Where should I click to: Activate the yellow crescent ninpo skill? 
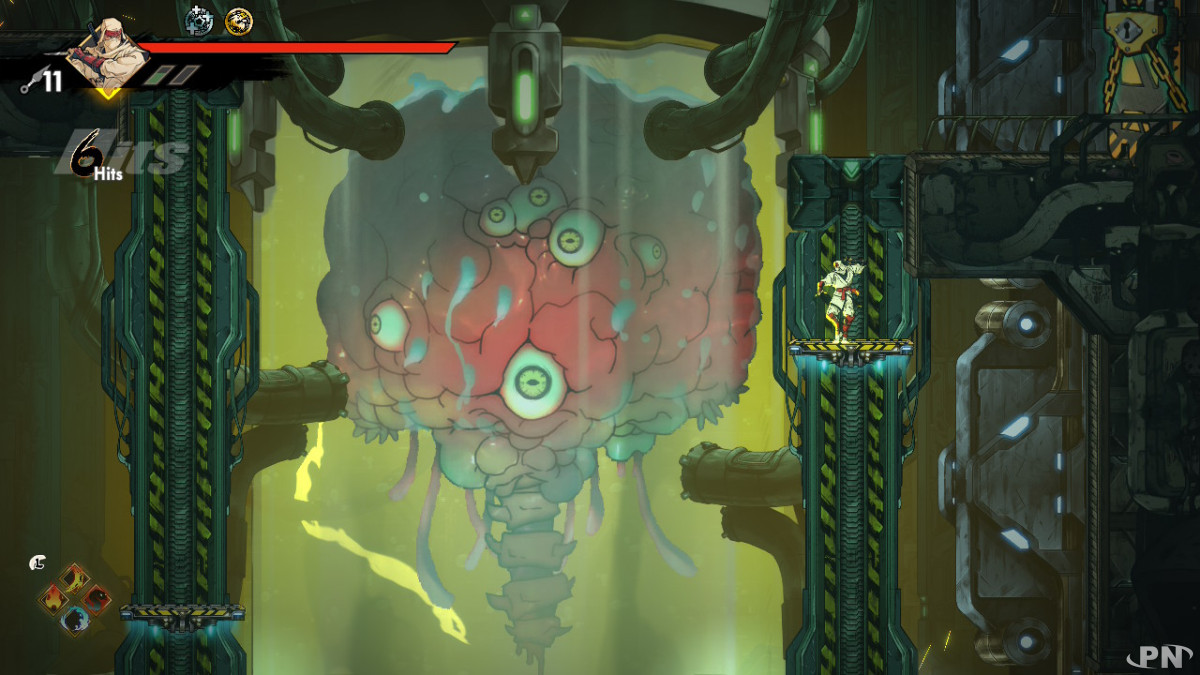[x=75, y=579]
